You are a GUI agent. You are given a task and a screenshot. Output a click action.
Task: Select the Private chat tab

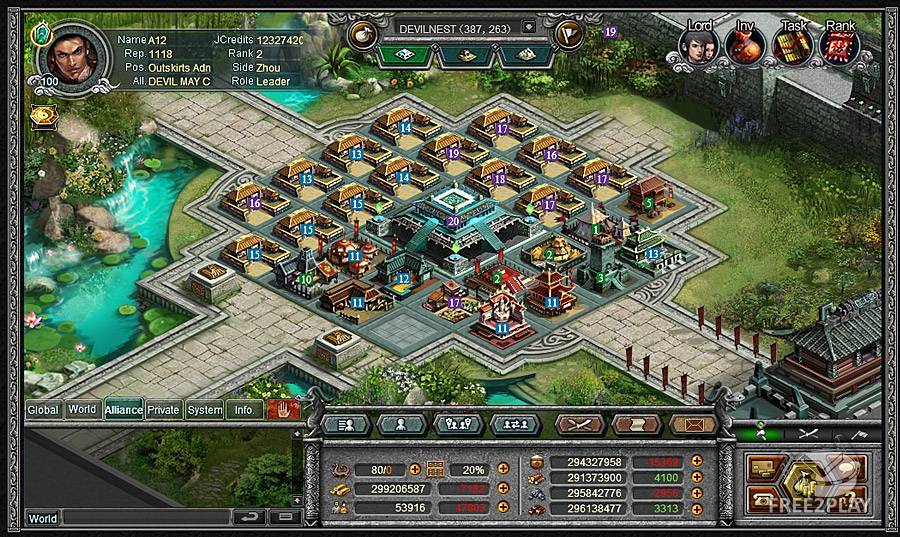164,409
